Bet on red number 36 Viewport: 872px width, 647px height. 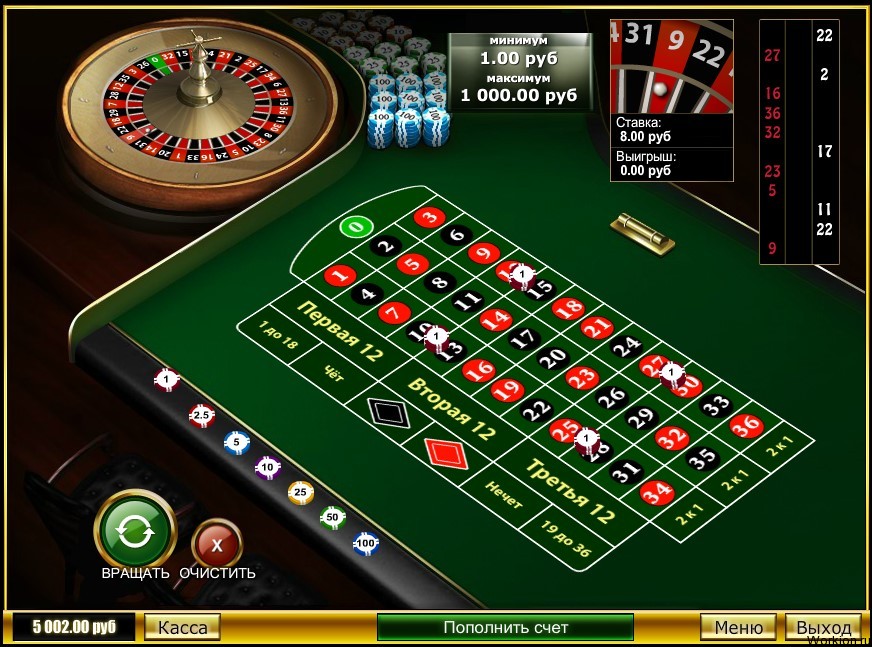[x=746, y=426]
